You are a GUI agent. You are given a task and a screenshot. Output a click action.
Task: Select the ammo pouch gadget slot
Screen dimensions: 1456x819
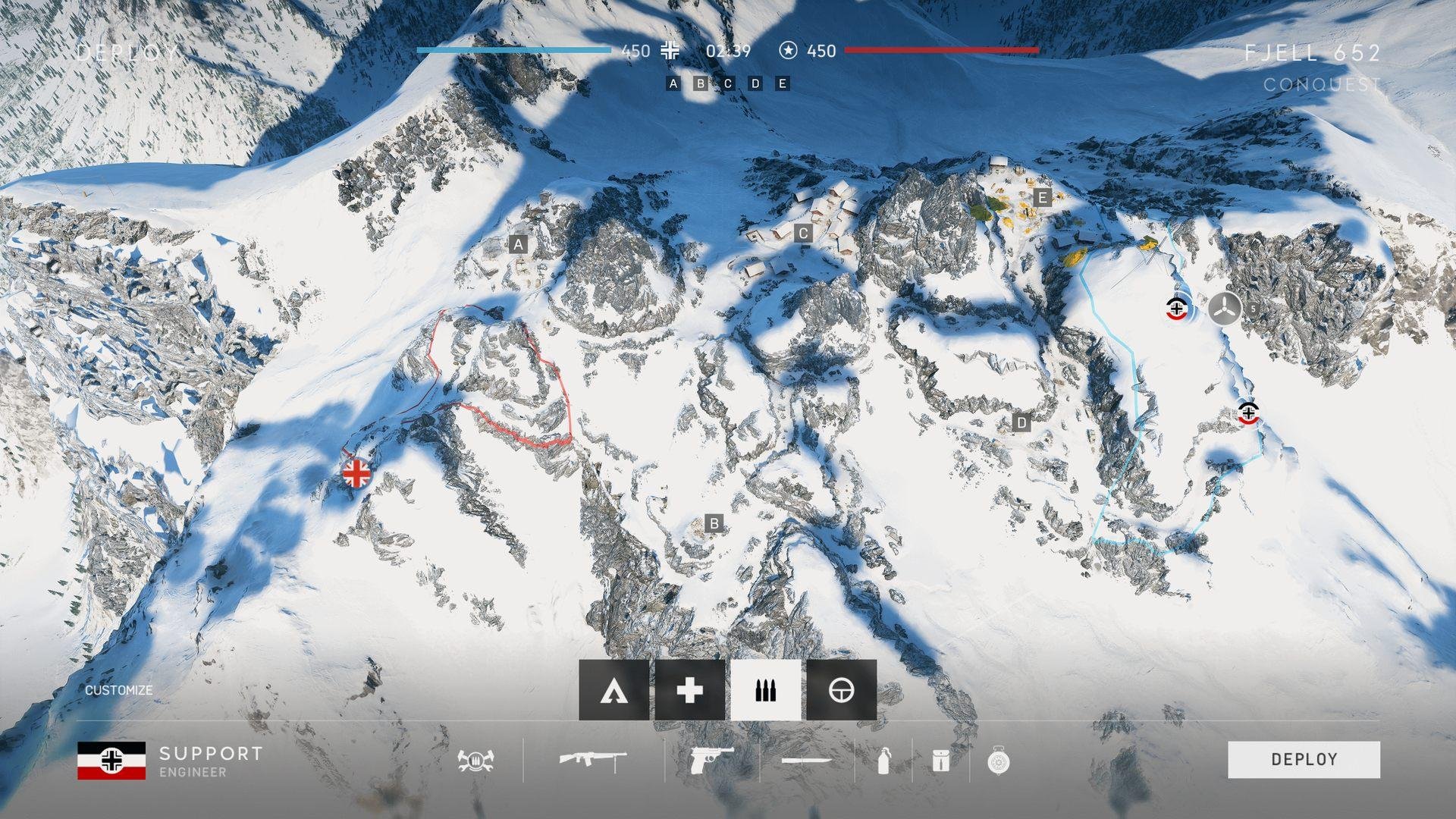[x=940, y=760]
